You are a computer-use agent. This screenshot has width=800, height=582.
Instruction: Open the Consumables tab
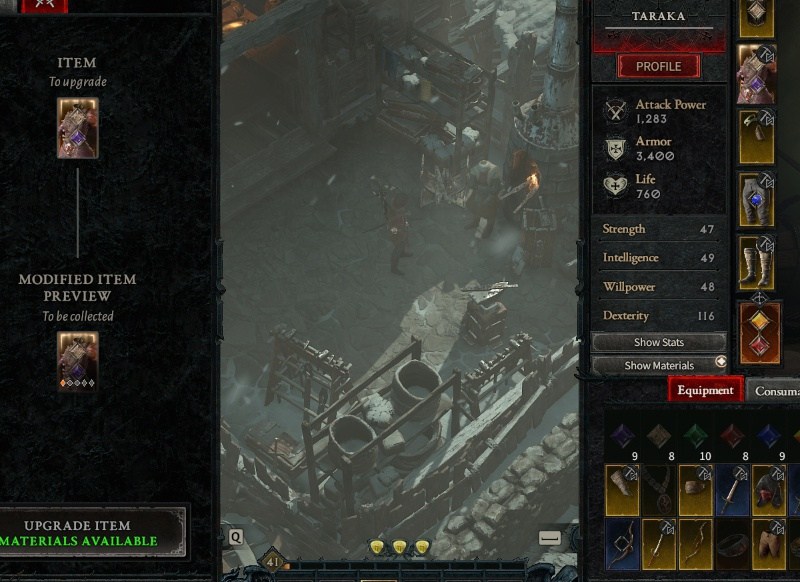(x=775, y=391)
